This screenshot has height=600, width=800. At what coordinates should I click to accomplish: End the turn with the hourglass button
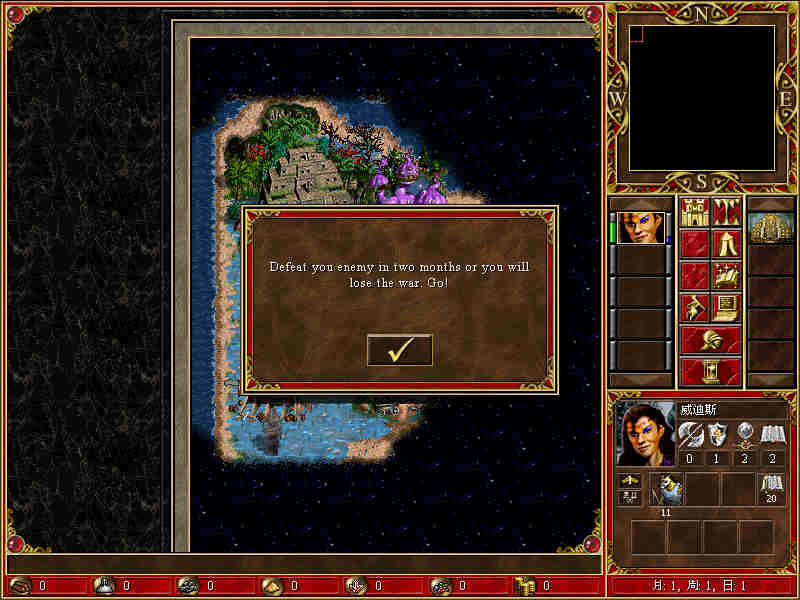(x=710, y=370)
